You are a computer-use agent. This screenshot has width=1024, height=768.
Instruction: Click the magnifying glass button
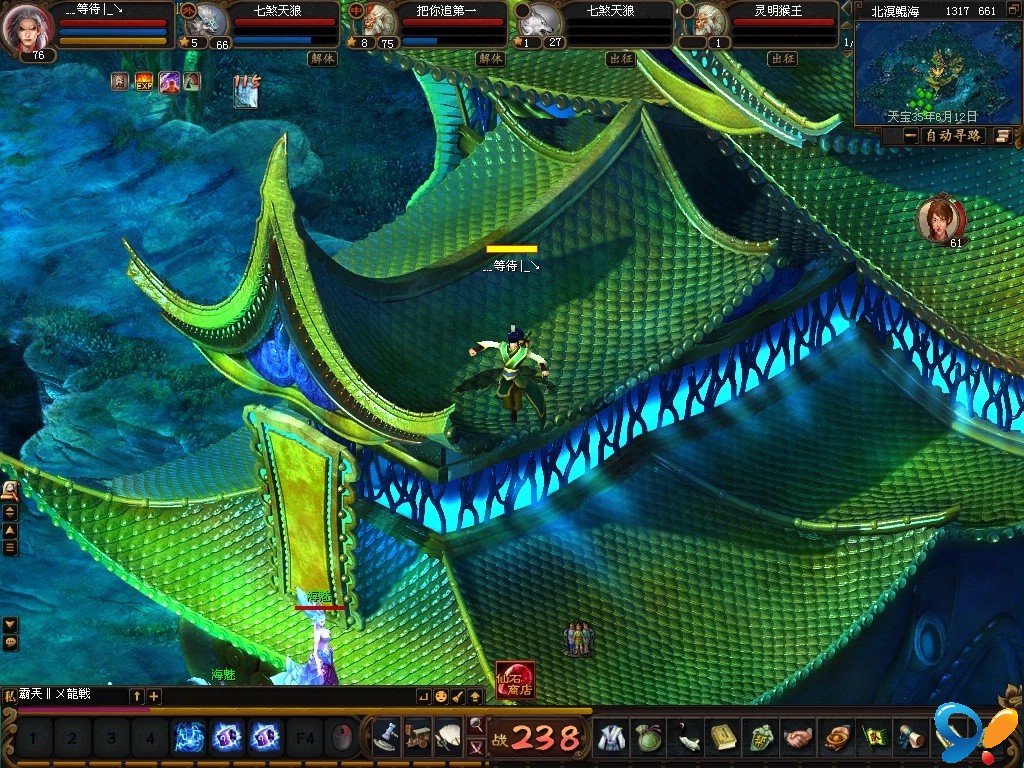tap(476, 724)
